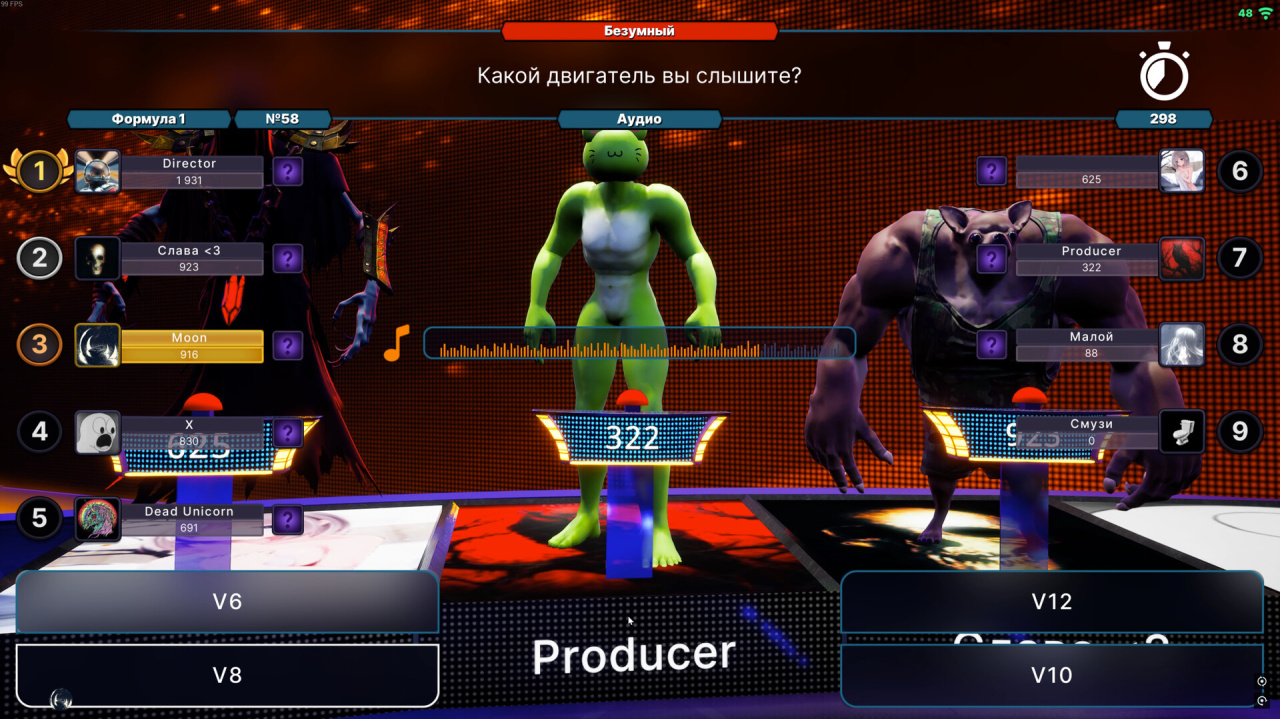Select the Dead Unicorn player row
1280x719 pixels.
pyautogui.click(x=190, y=519)
